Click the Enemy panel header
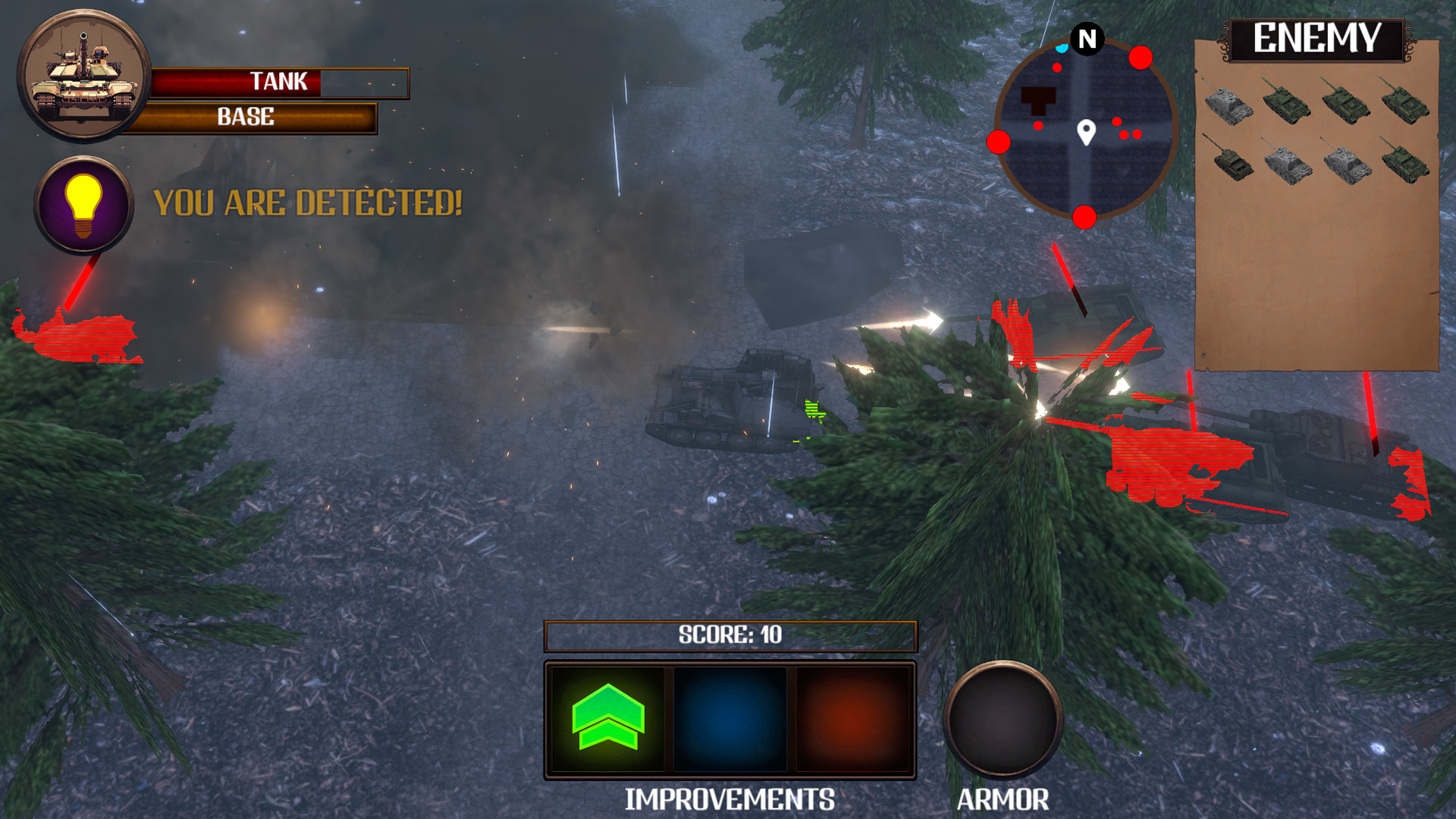The height and width of the screenshot is (819, 1456). (x=1316, y=39)
